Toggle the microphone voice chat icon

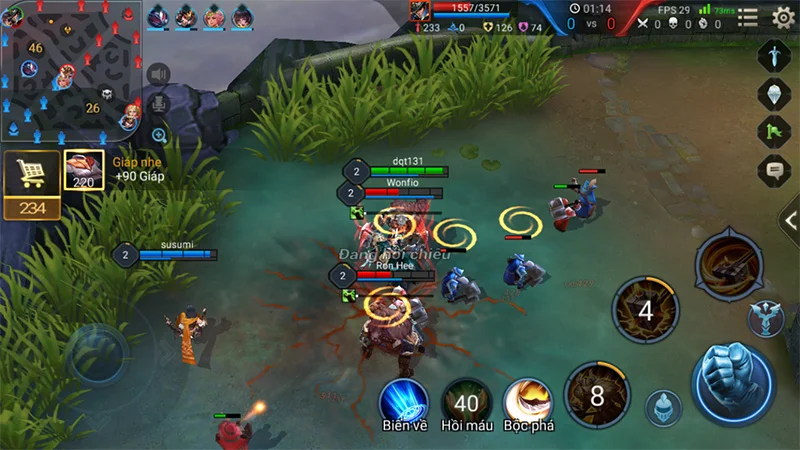click(159, 104)
